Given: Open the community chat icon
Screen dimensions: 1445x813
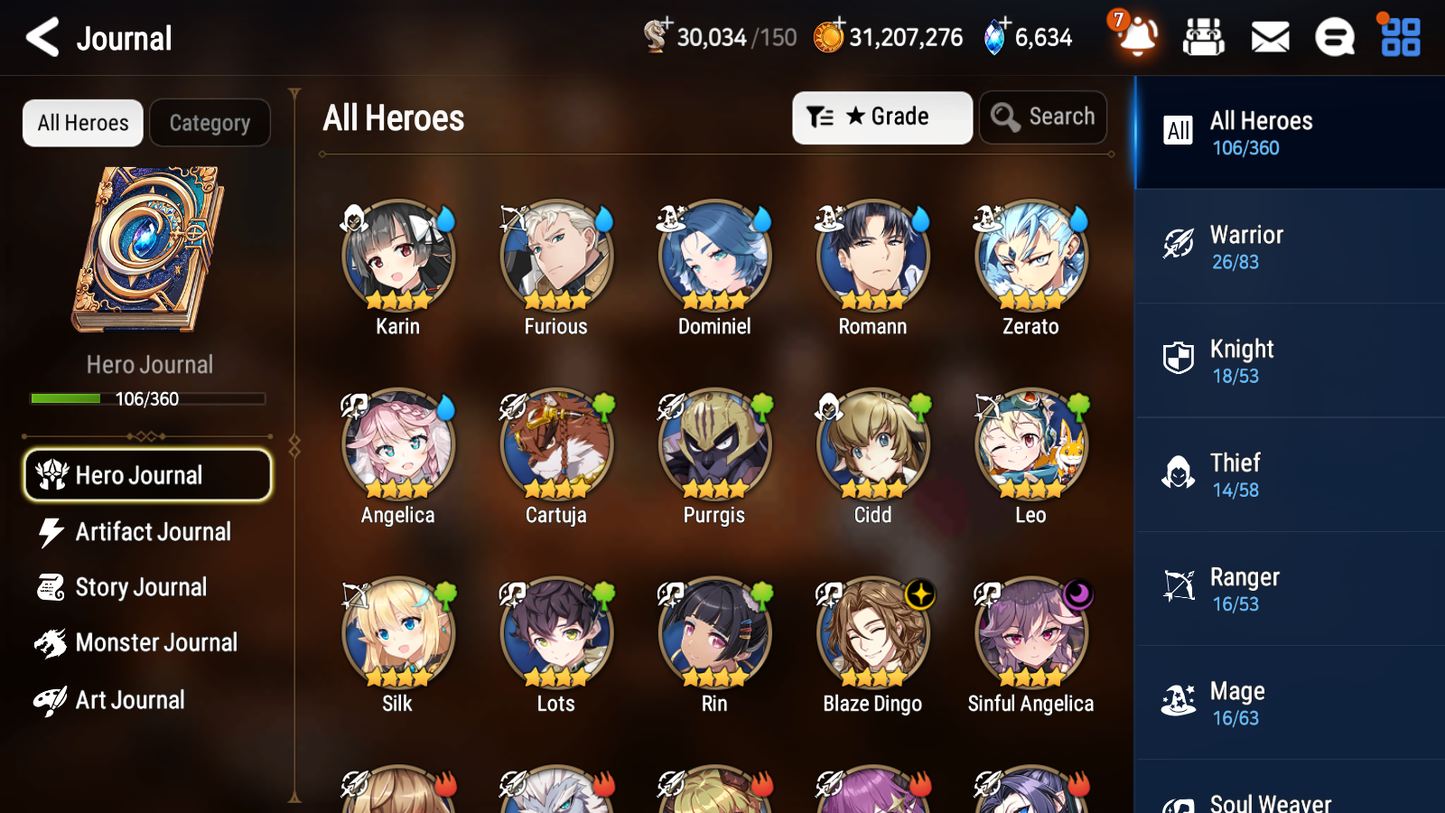Looking at the screenshot, I should pyautogui.click(x=1334, y=36).
